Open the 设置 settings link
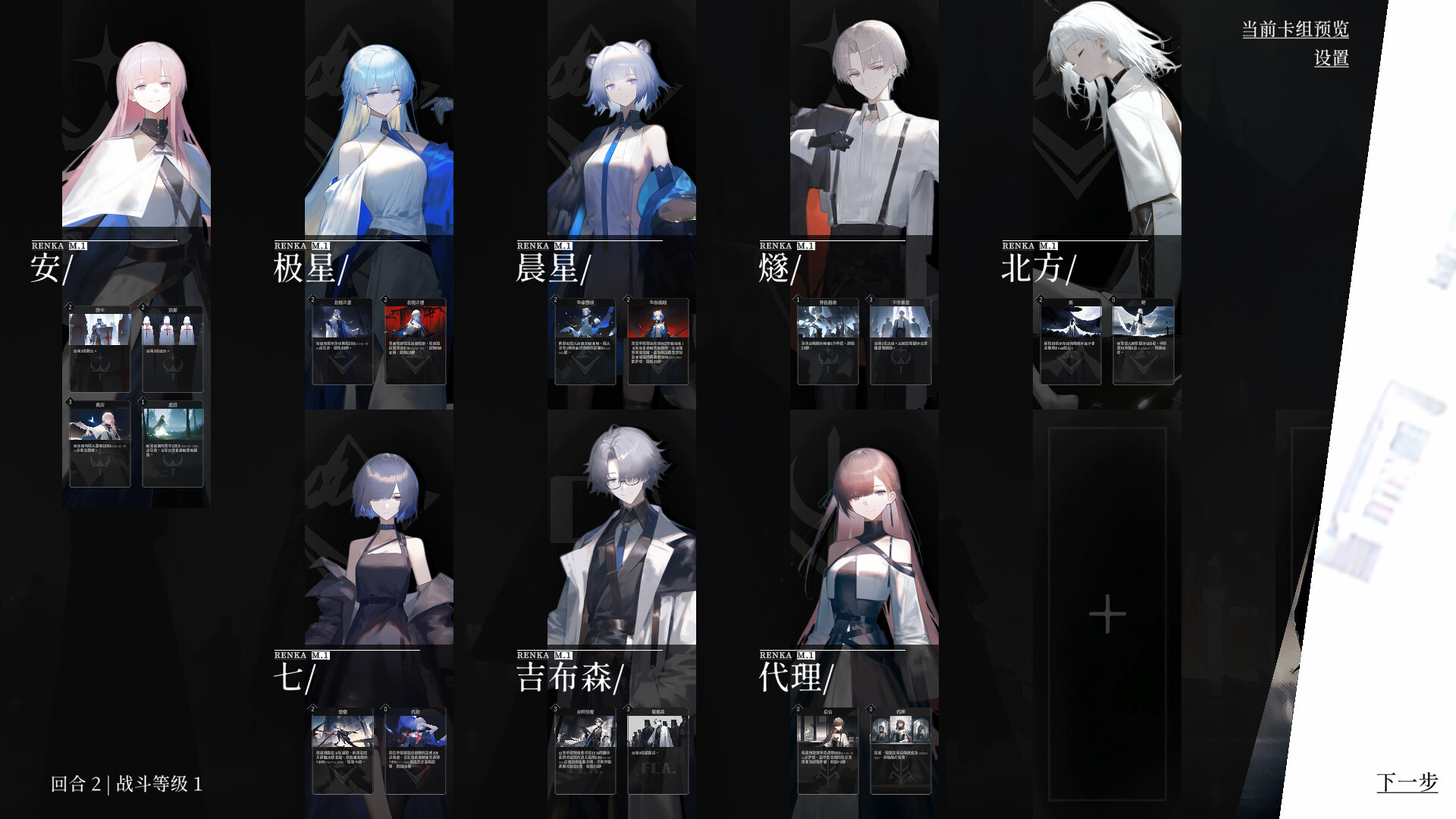 click(x=1332, y=59)
